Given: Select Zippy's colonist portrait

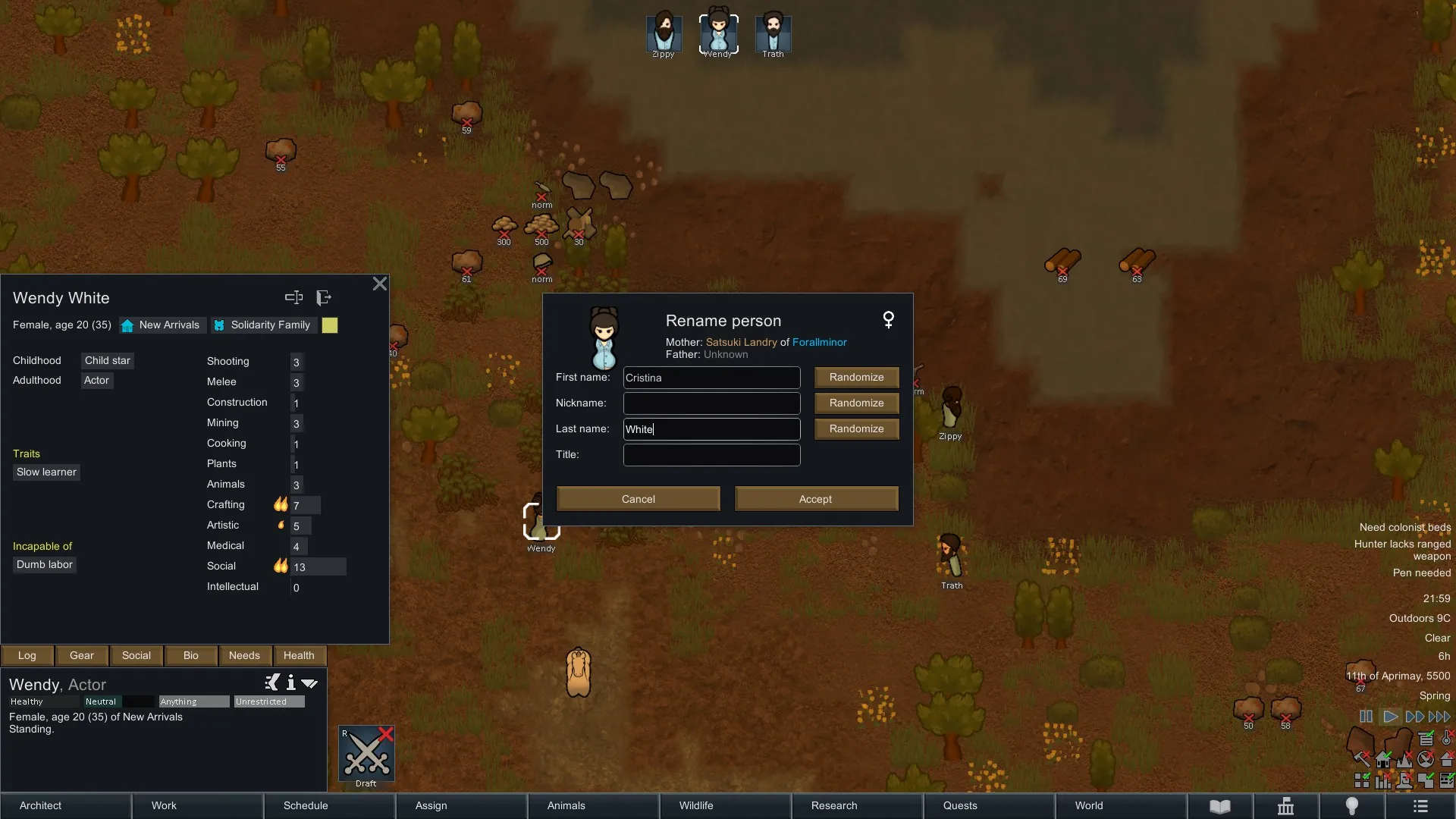Looking at the screenshot, I should point(664,33).
